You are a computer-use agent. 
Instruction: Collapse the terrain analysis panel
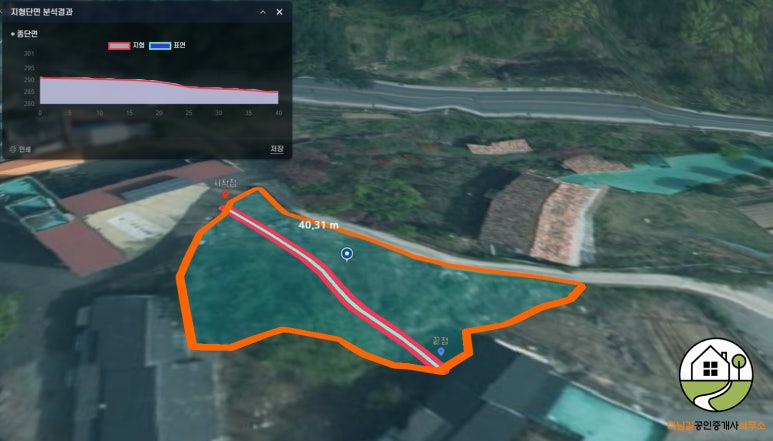coord(262,12)
